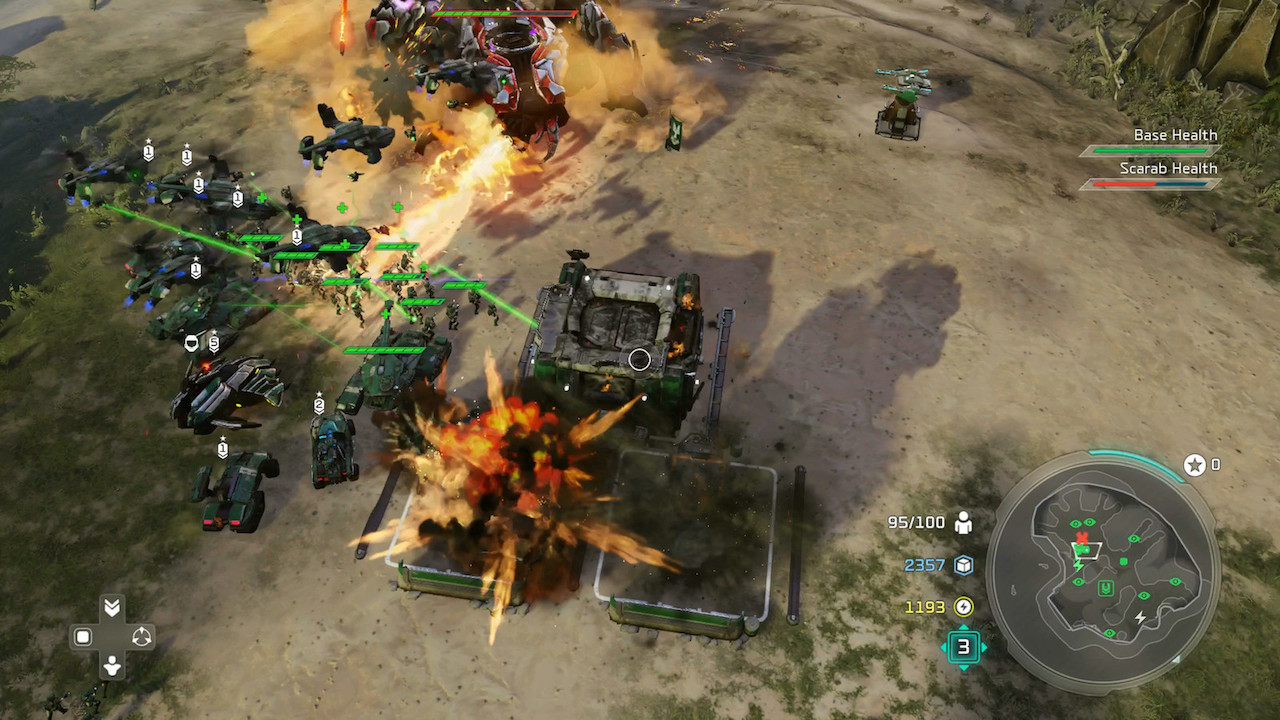The height and width of the screenshot is (720, 1280).
Task: Select the green base icon on minimap
Action: 1106,588
